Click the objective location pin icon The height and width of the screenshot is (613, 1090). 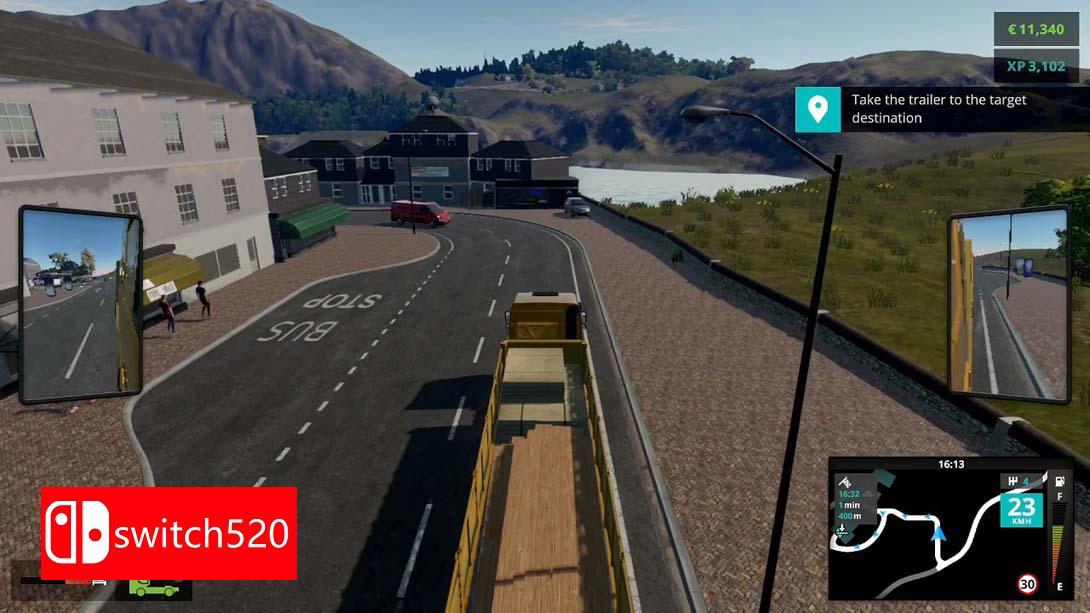817,109
